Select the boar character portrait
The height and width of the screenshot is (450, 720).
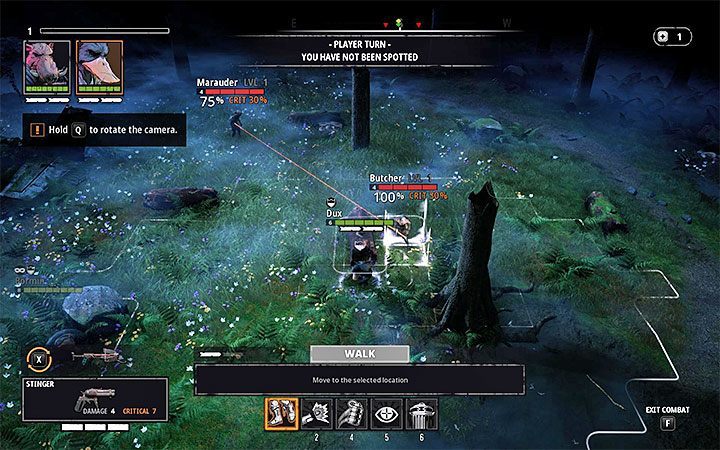pos(48,68)
